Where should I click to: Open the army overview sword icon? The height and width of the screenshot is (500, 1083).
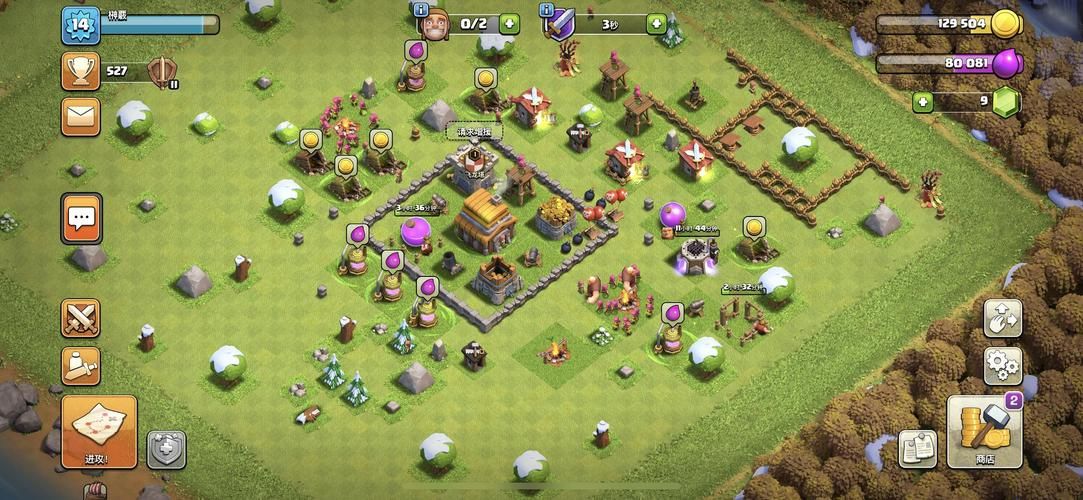coord(81,365)
